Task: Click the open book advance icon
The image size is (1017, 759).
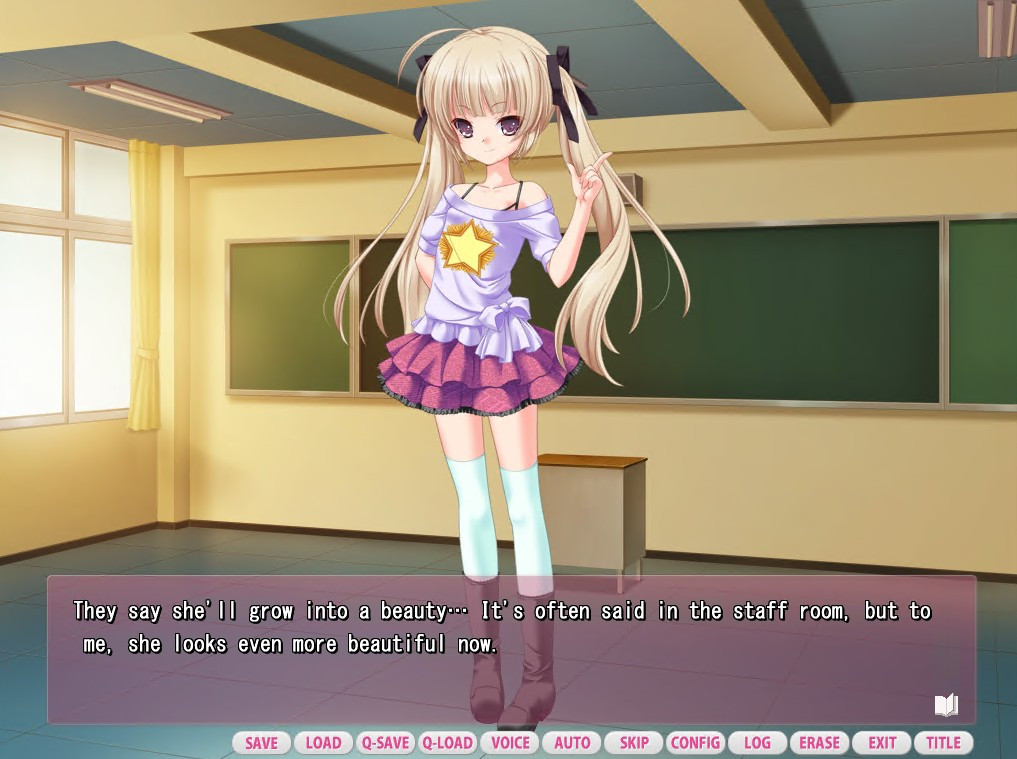Action: [x=946, y=705]
